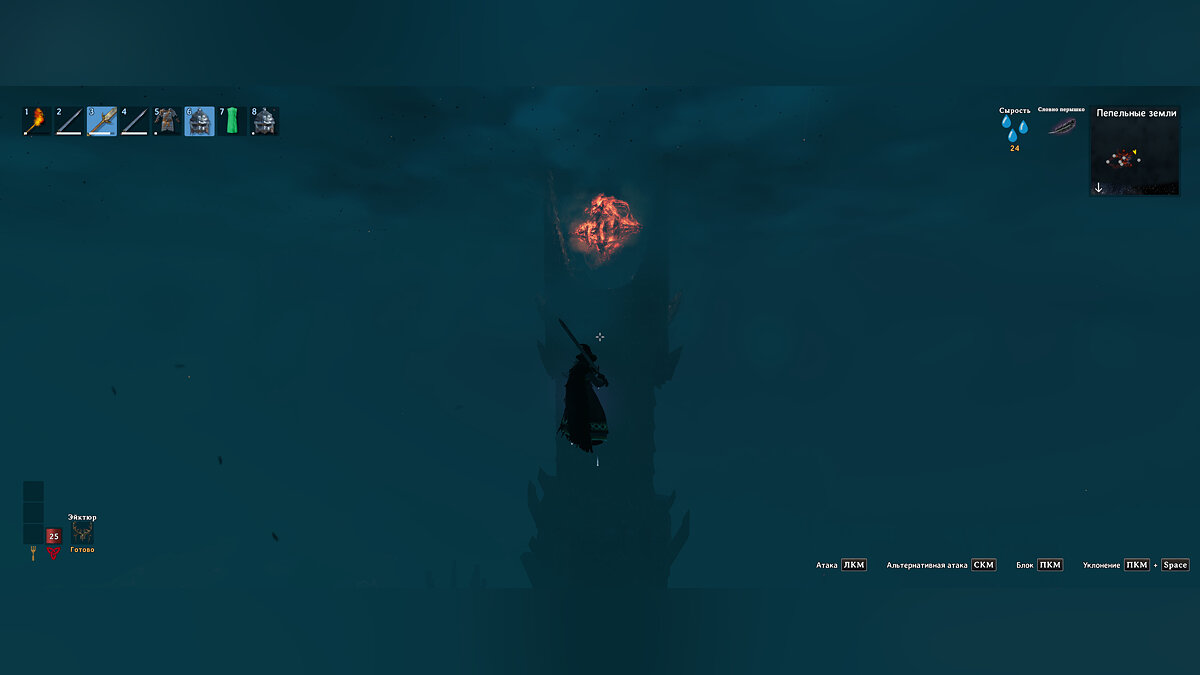Select the torch in hotbar slot 1
Image resolution: width=1200 pixels, height=675 pixels.
(x=37, y=121)
